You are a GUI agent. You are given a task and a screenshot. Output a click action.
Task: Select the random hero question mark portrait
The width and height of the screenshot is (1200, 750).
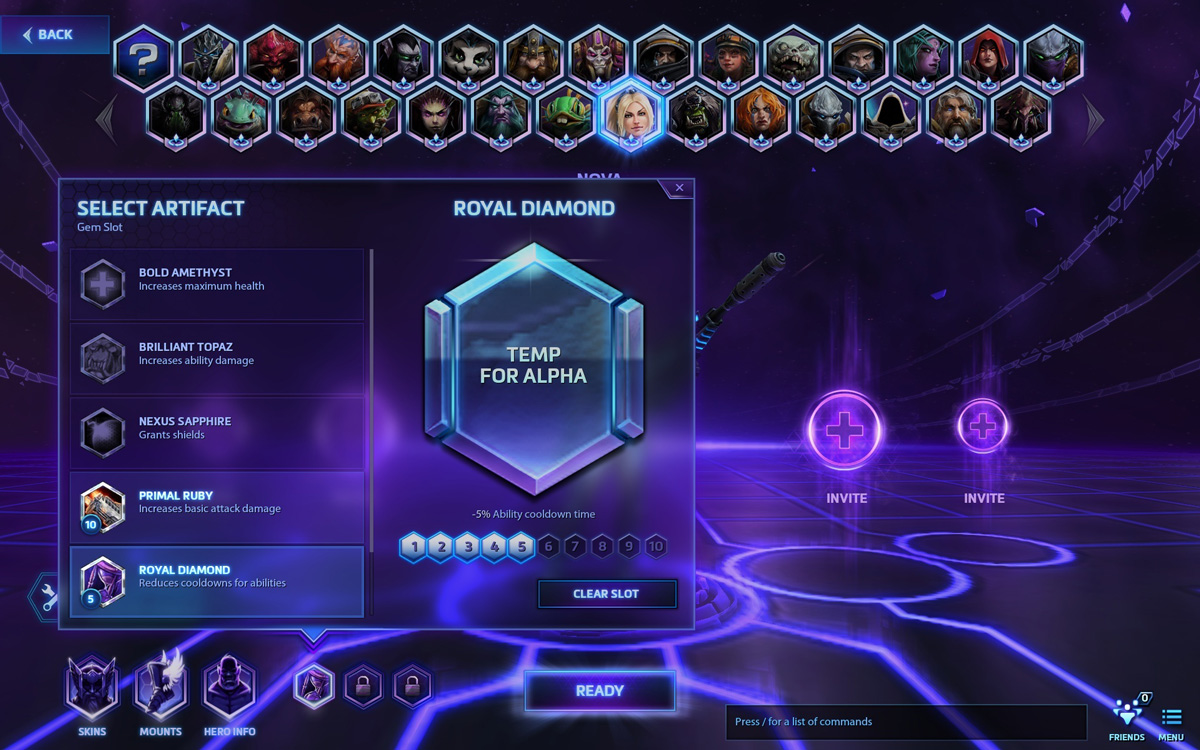click(x=143, y=58)
